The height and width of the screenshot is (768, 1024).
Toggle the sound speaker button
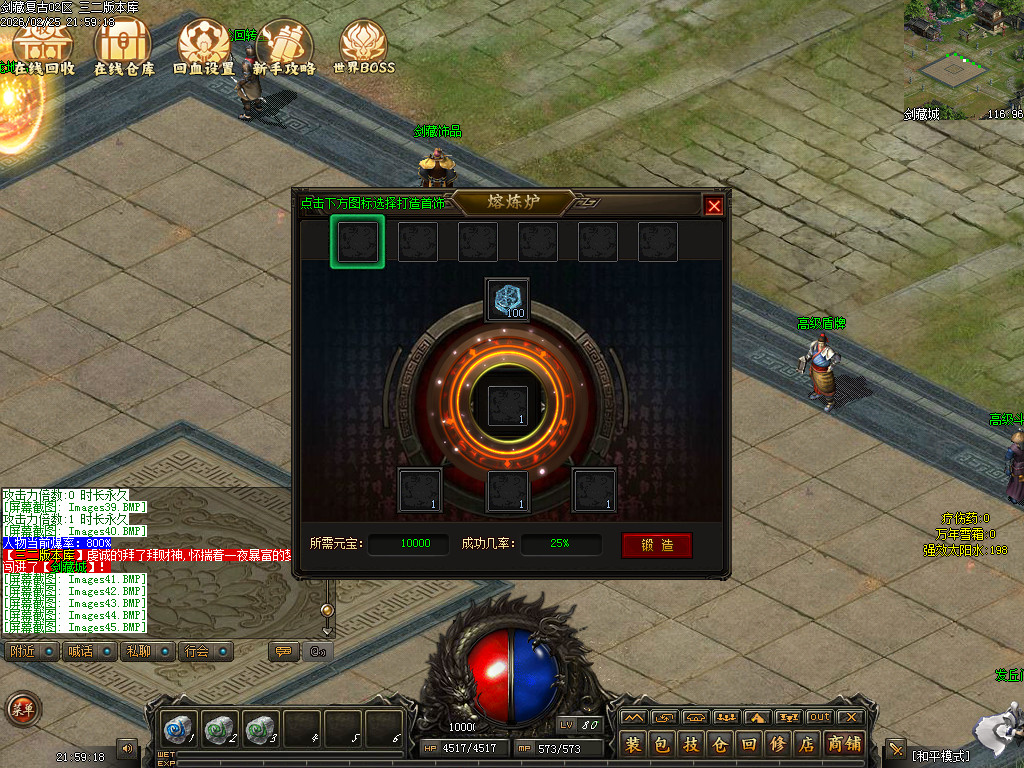click(x=127, y=747)
